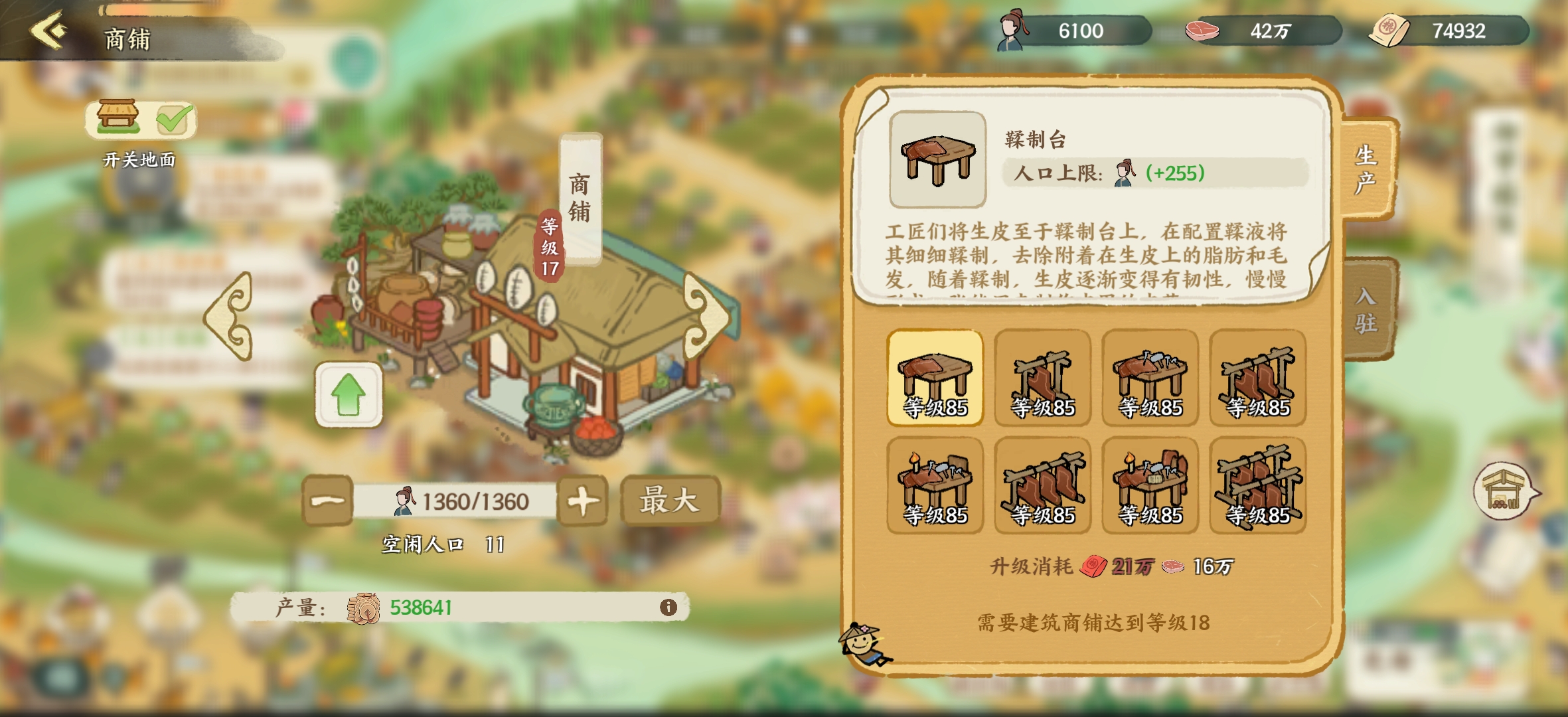Open the production output info icon
This screenshot has width=1568, height=717.
pyautogui.click(x=668, y=607)
